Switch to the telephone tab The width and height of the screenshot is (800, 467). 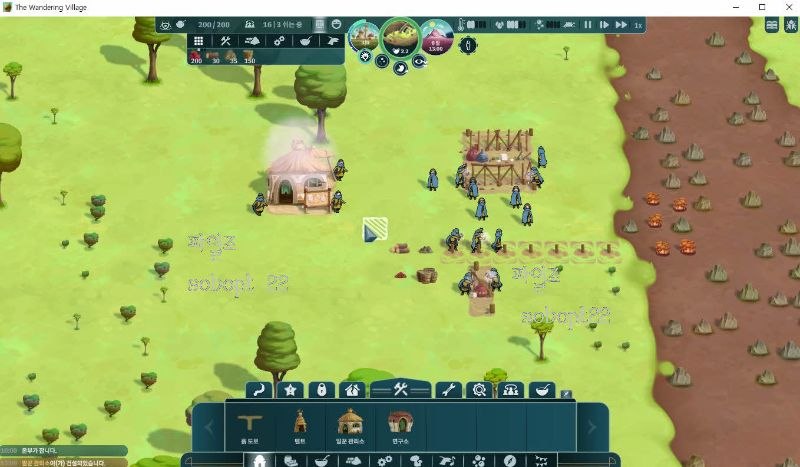511,390
